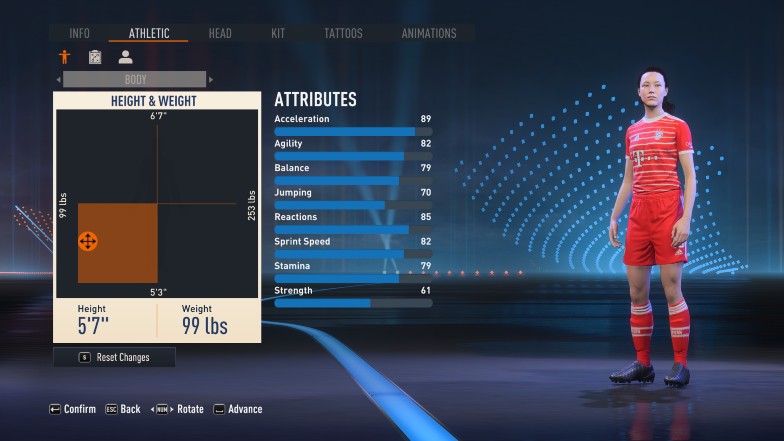The height and width of the screenshot is (441, 784).
Task: Show the ANIMATIONS tab
Action: point(429,33)
